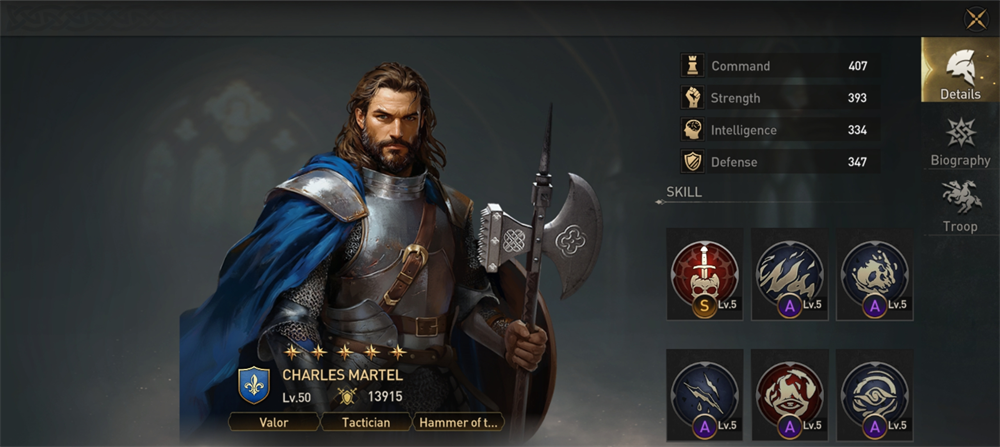Choose the claw slash skill icon
The image size is (1000, 447).
pos(704,394)
